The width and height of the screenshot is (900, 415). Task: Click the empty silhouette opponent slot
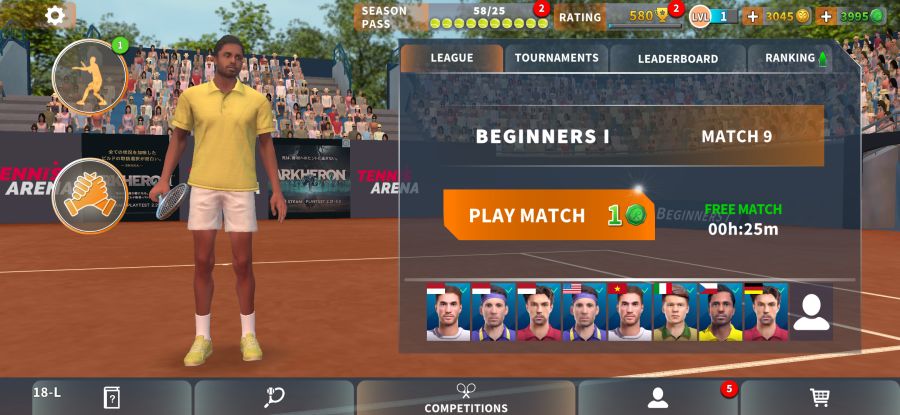[x=811, y=313]
